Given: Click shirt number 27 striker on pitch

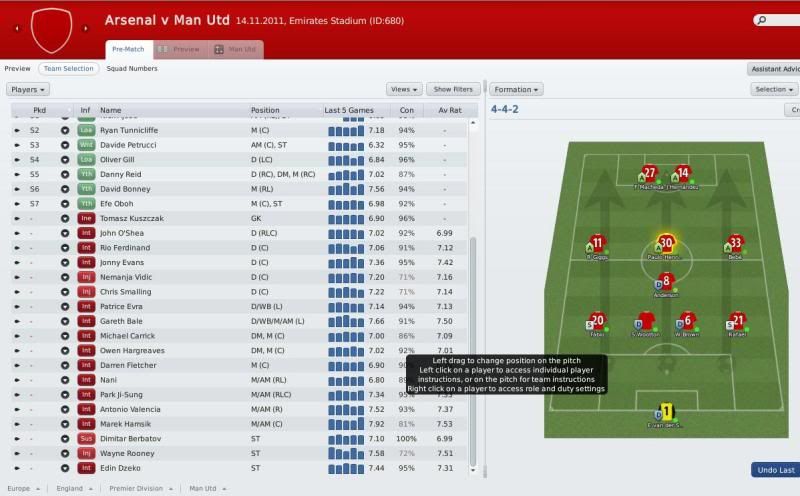Looking at the screenshot, I should [x=650, y=173].
